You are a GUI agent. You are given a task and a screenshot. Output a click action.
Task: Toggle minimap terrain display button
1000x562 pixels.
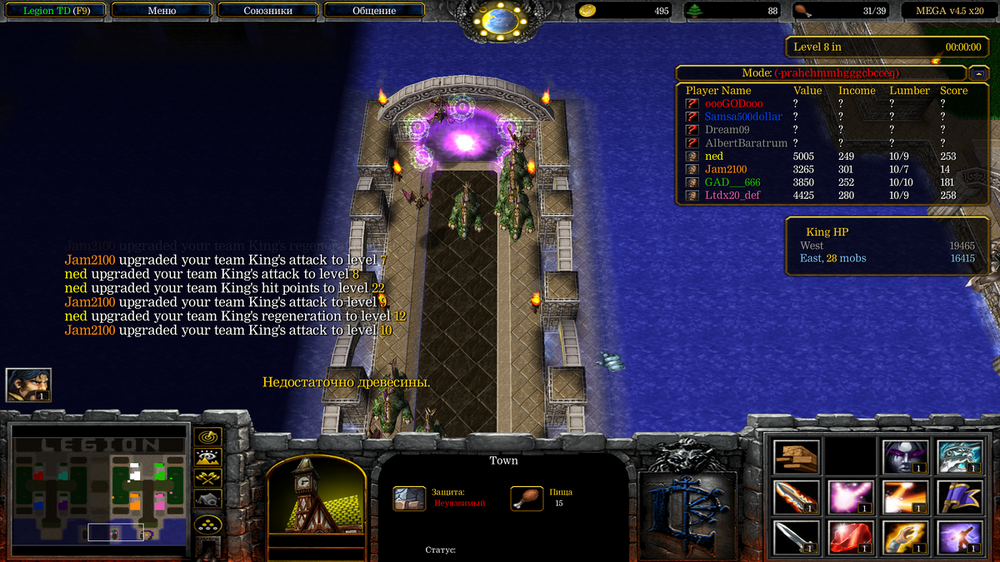coord(208,457)
